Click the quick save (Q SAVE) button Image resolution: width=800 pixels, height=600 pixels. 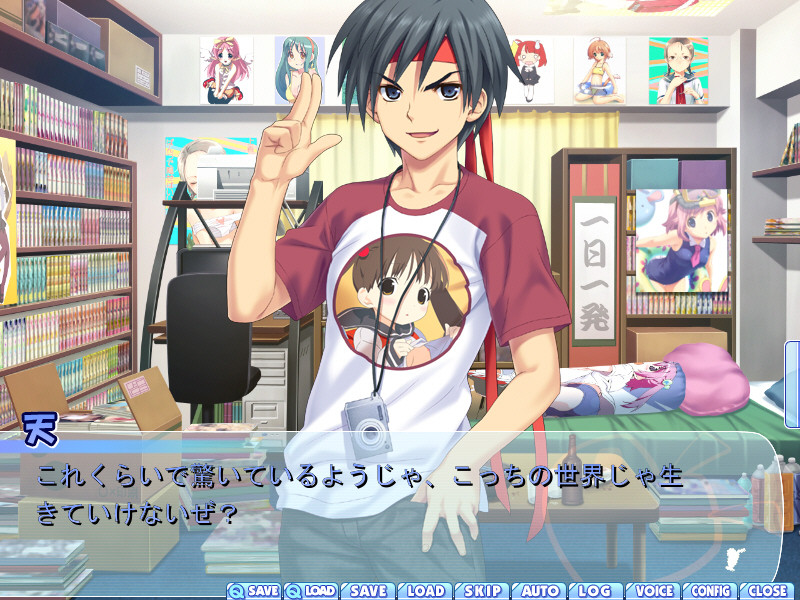(254, 591)
